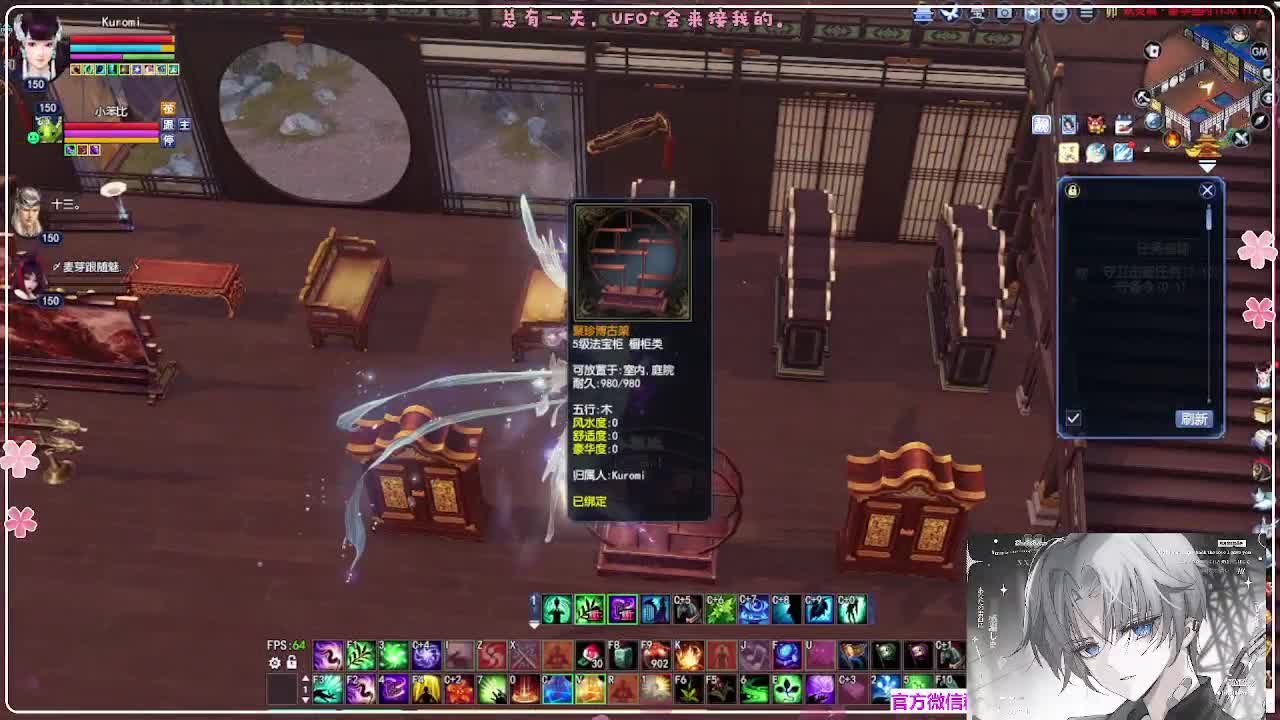Click the crossed-swords PvP icon by the minimap
Viewport: 1280px width, 720px height.
(1240, 139)
